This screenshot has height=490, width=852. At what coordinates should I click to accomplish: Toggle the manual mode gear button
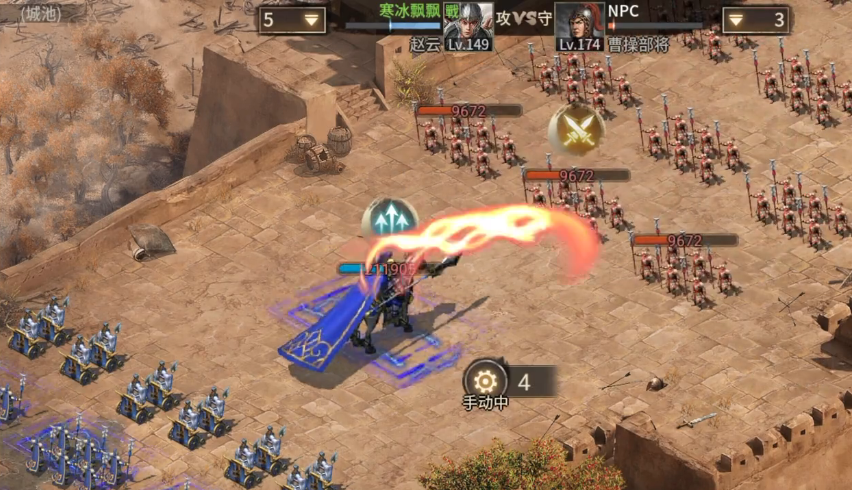point(486,380)
